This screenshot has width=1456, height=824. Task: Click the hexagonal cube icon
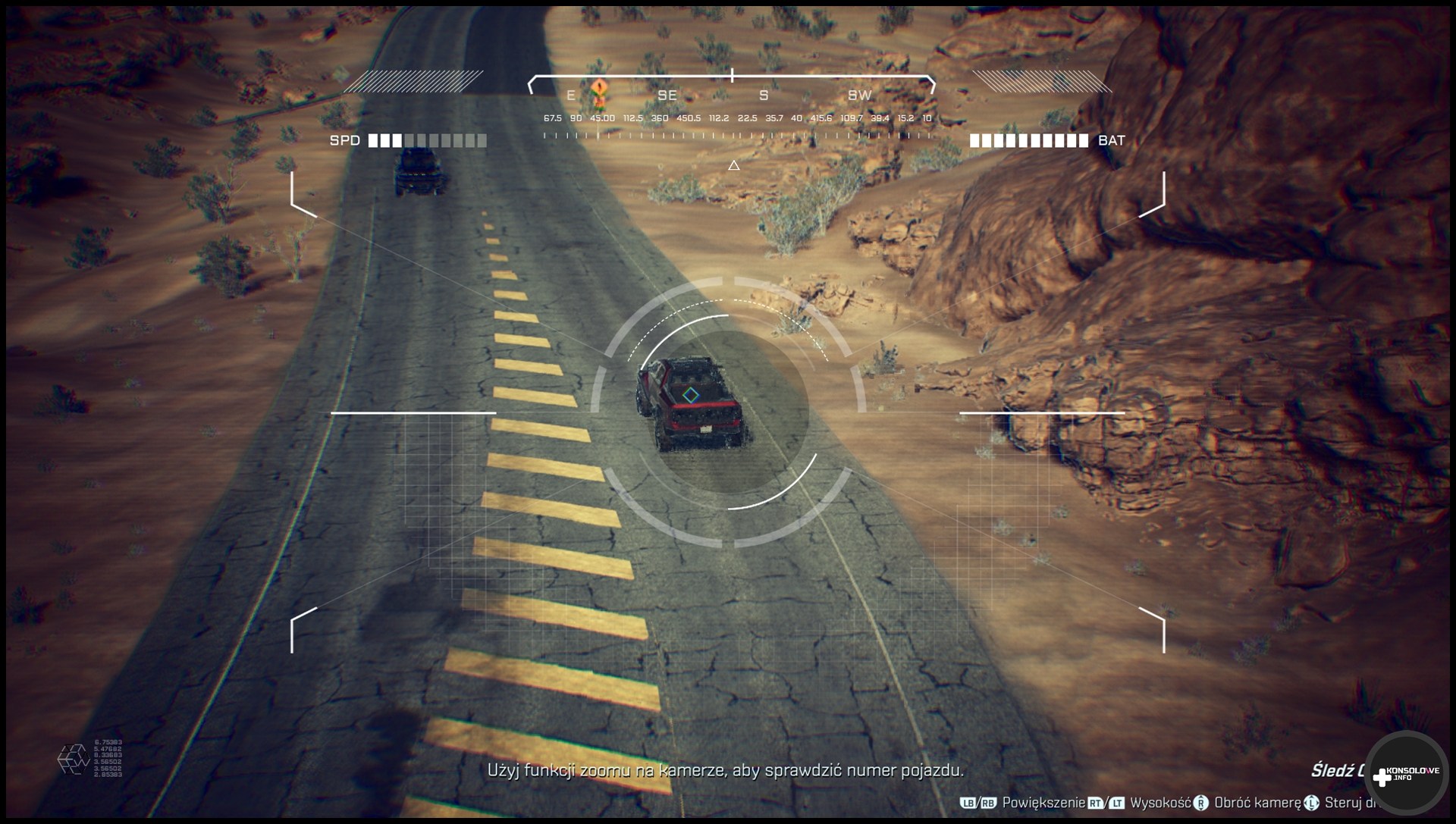(74, 759)
